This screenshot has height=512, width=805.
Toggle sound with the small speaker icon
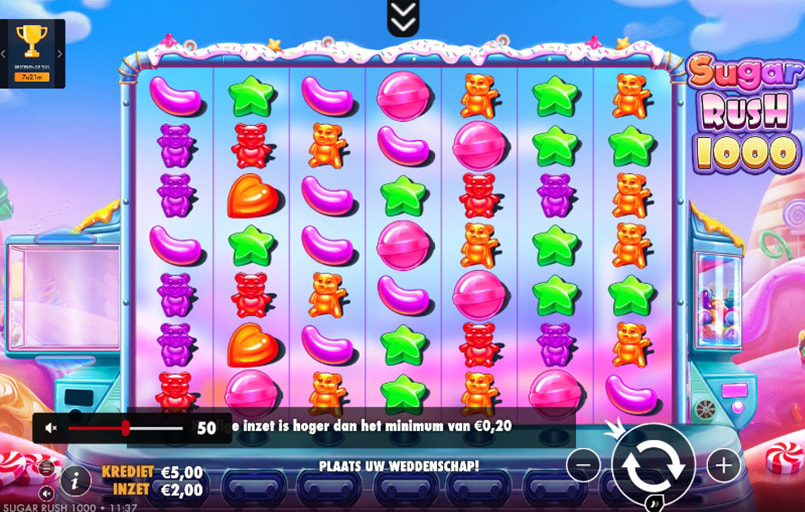(46, 493)
